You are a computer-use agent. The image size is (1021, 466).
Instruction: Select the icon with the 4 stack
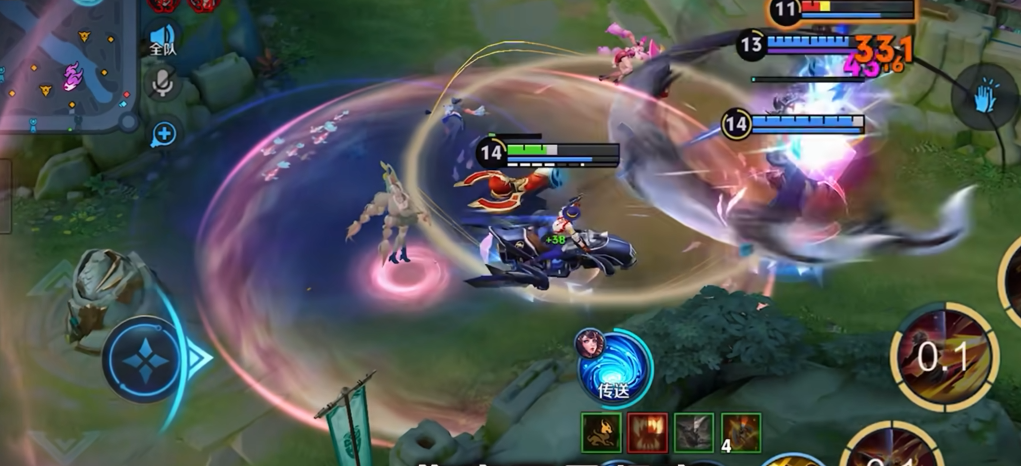pos(740,432)
